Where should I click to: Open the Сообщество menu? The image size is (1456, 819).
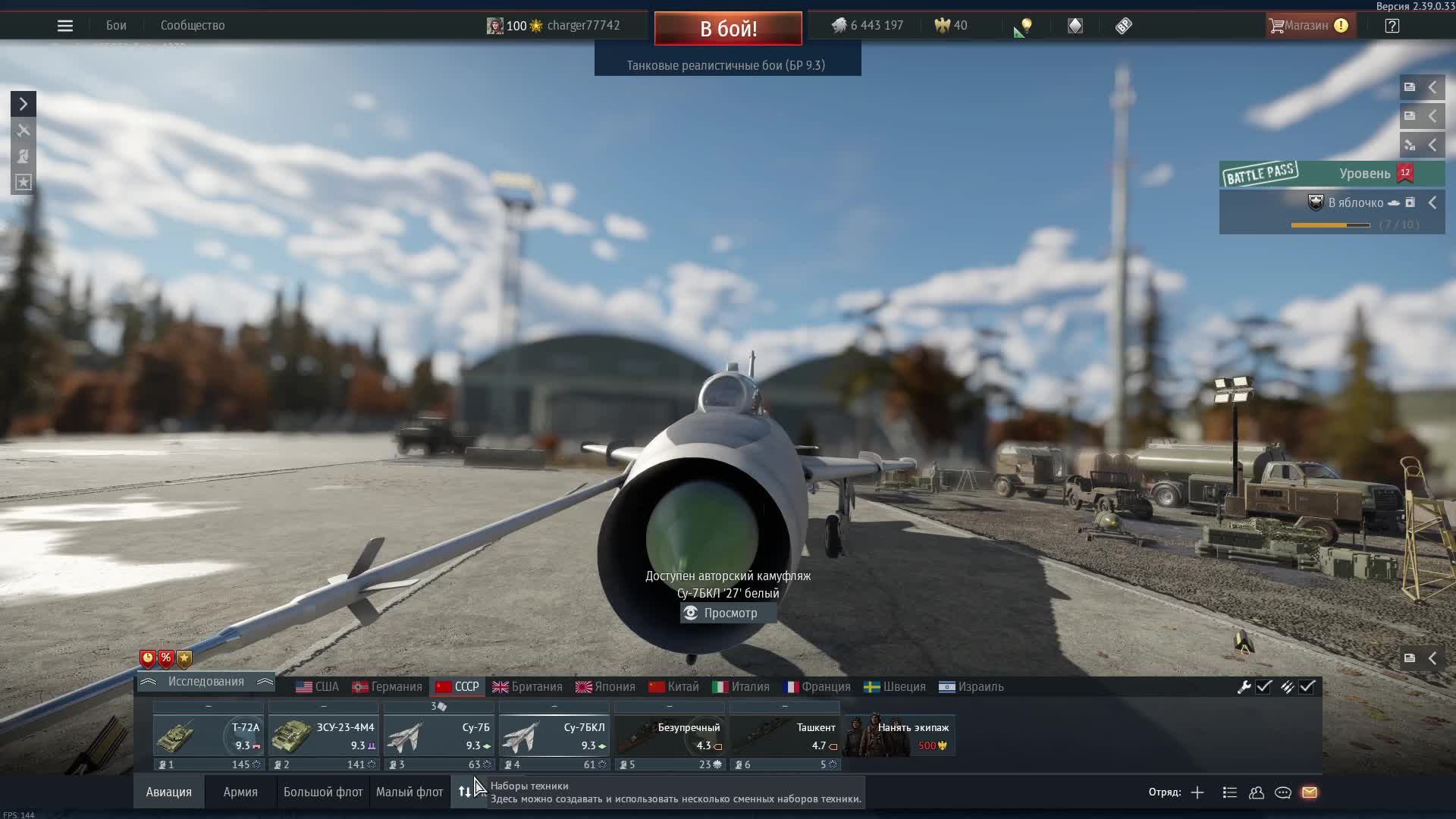[x=193, y=26]
